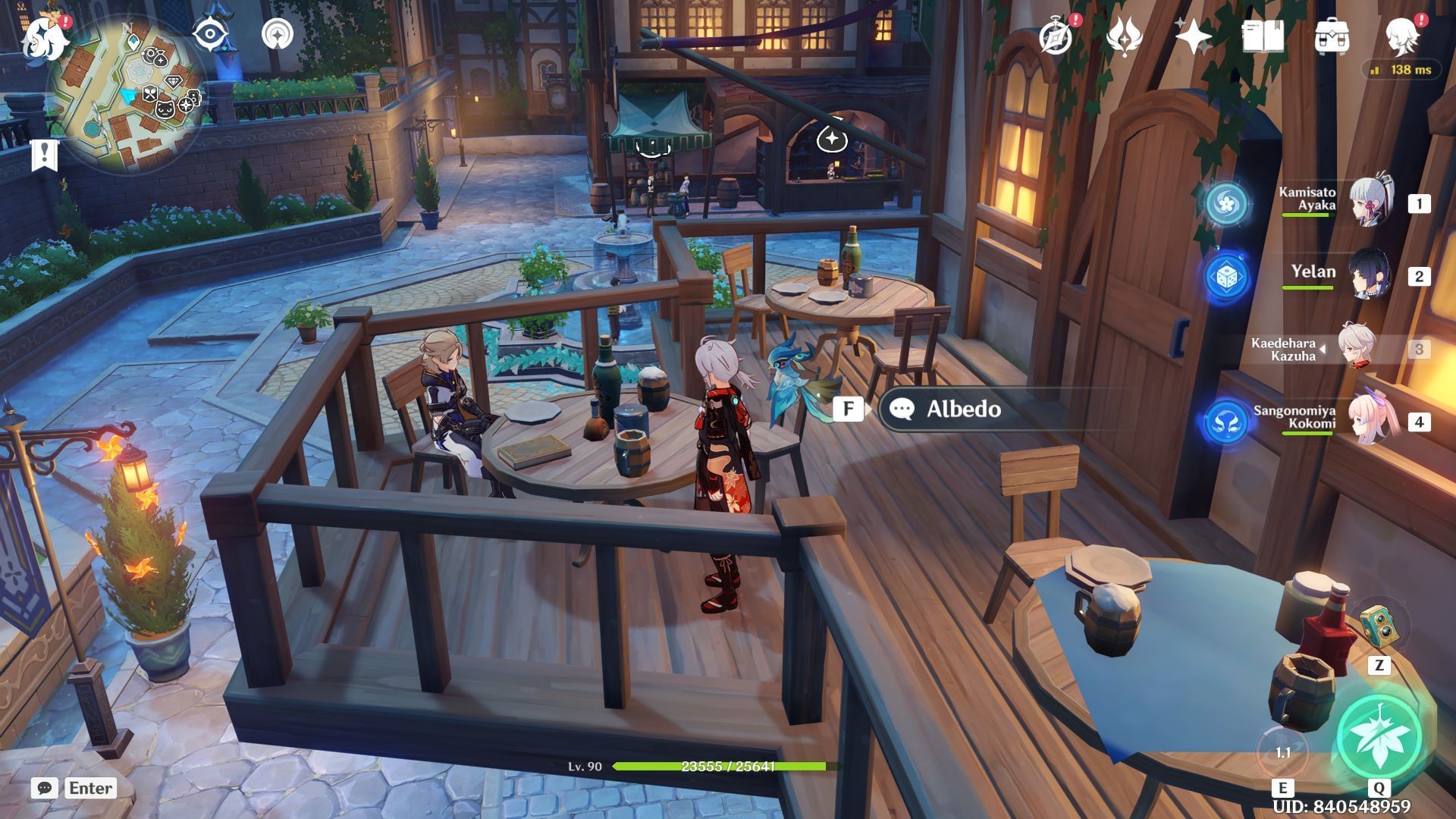The width and height of the screenshot is (1456, 819).
Task: Toggle the elemental sight eye icon
Action: 210,34
